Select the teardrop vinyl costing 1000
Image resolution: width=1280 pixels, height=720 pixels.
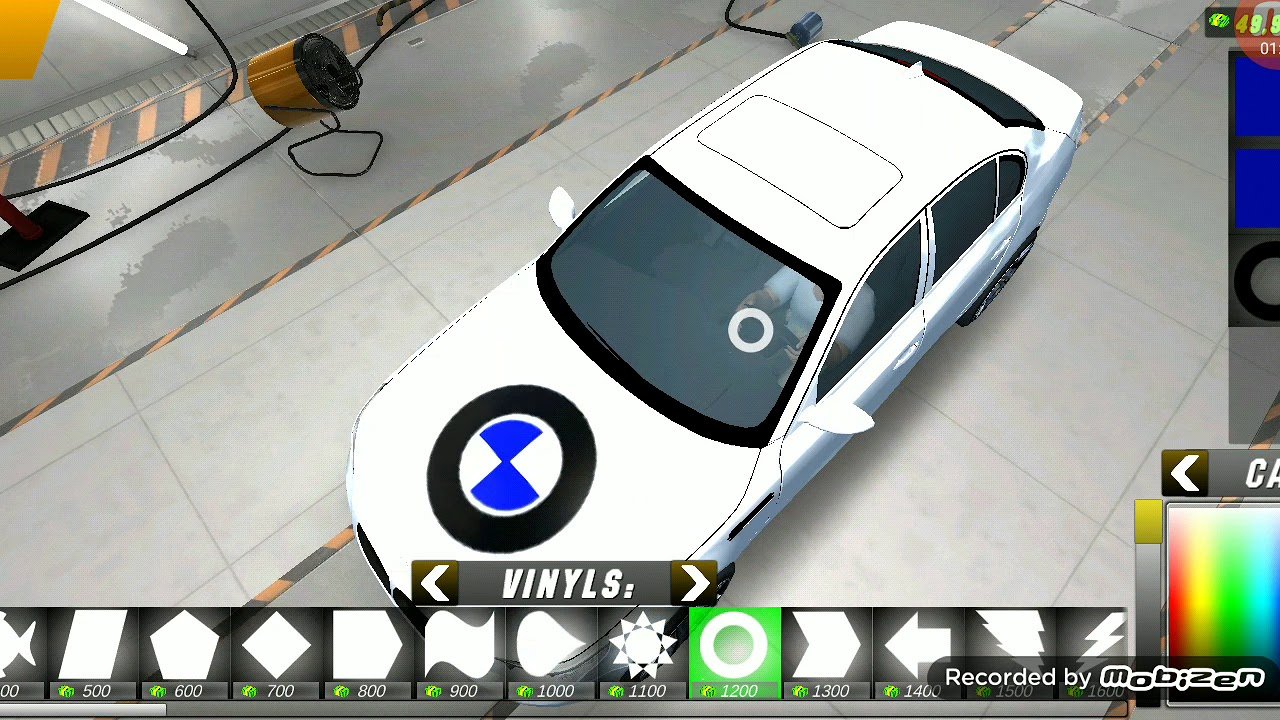551,647
